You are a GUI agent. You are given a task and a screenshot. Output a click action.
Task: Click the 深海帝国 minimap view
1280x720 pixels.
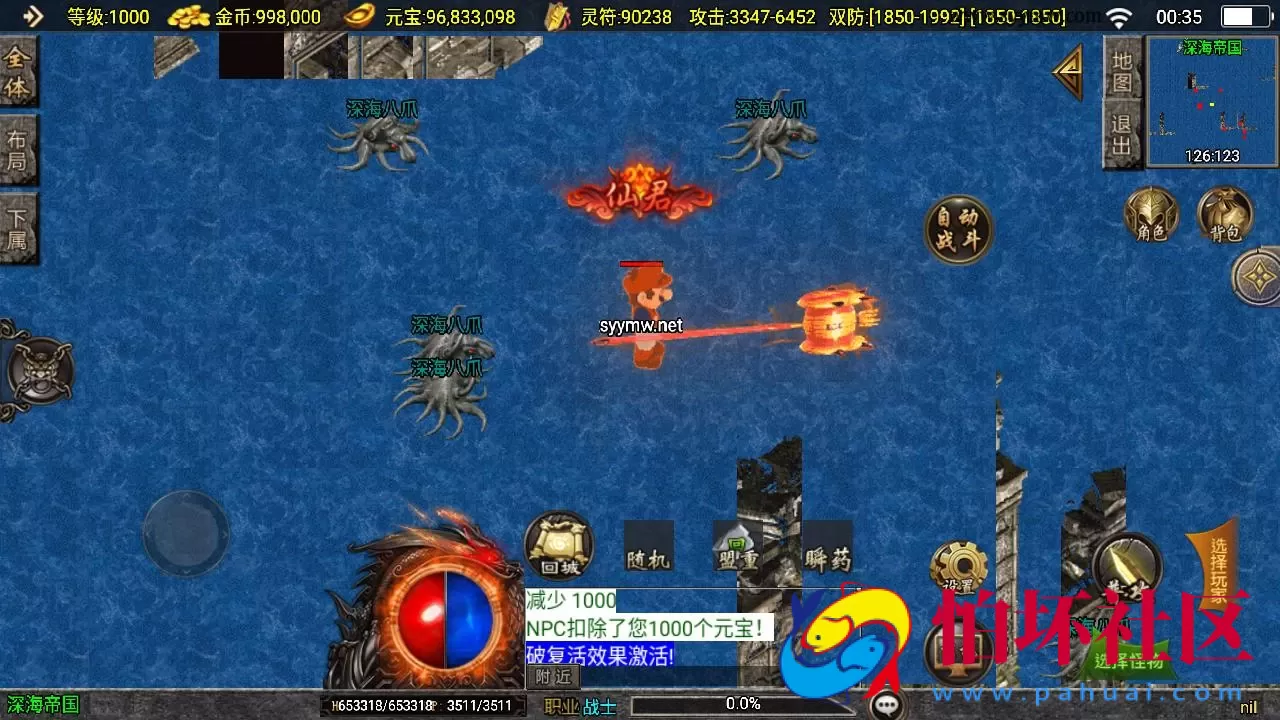point(1210,100)
